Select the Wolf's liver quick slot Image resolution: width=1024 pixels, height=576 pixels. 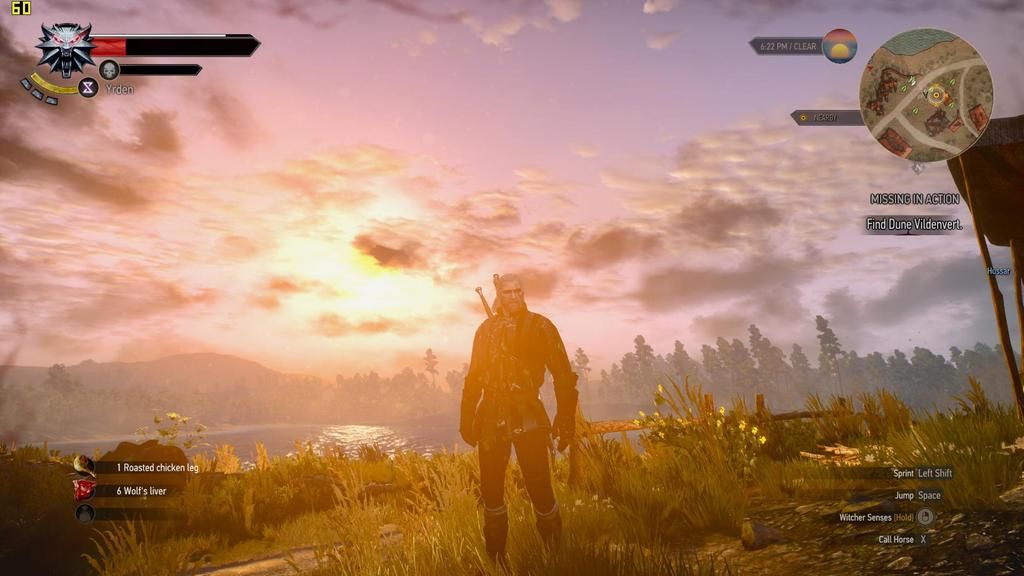pos(85,490)
